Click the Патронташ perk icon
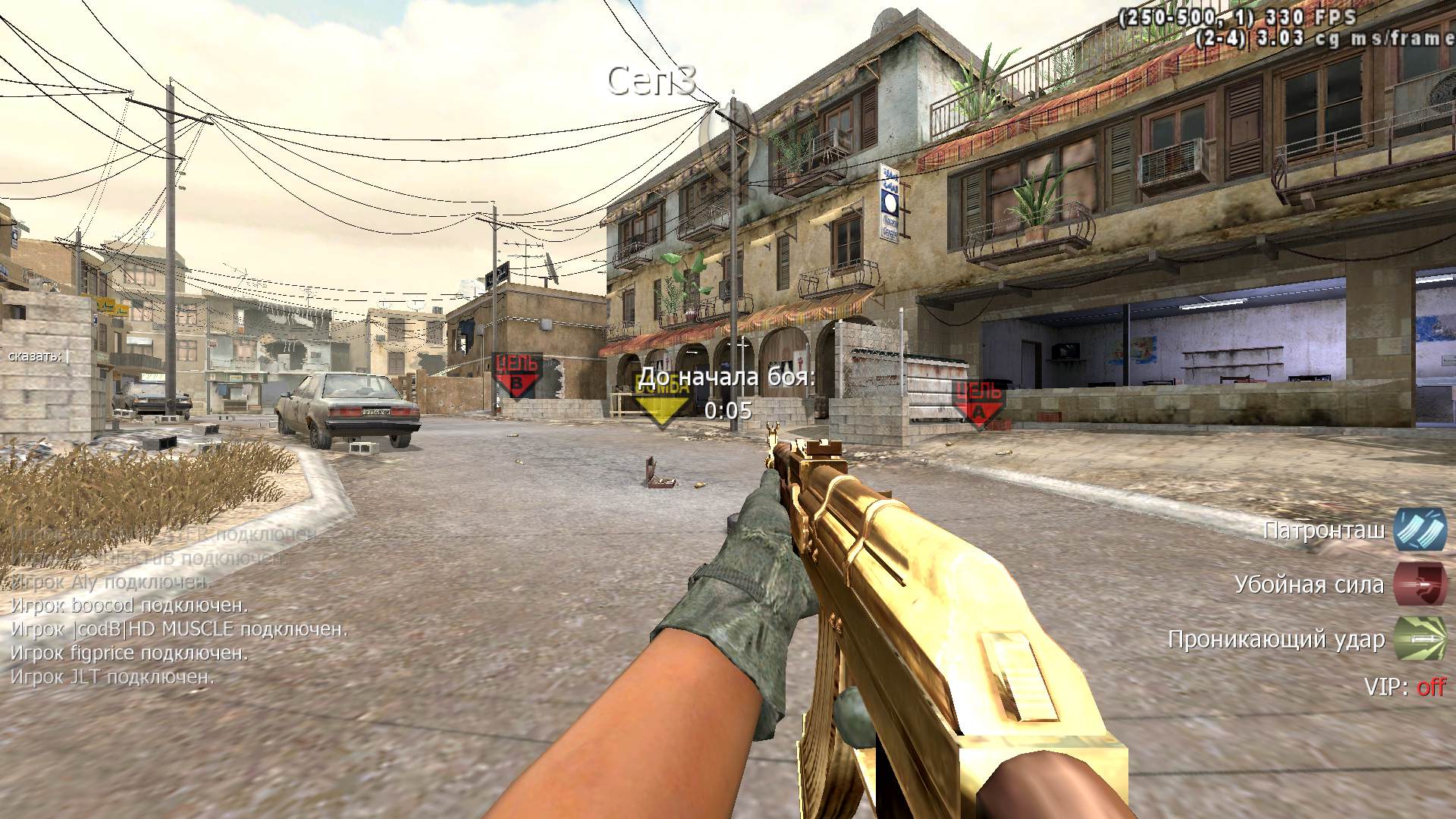Screen dimensions: 1456x819 [x=1420, y=529]
